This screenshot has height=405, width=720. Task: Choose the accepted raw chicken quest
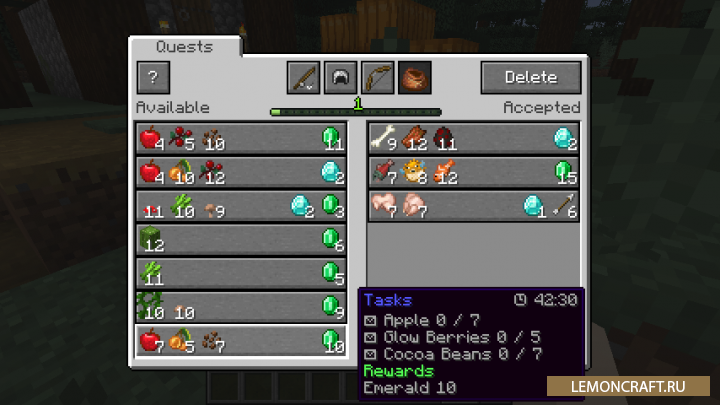473,206
